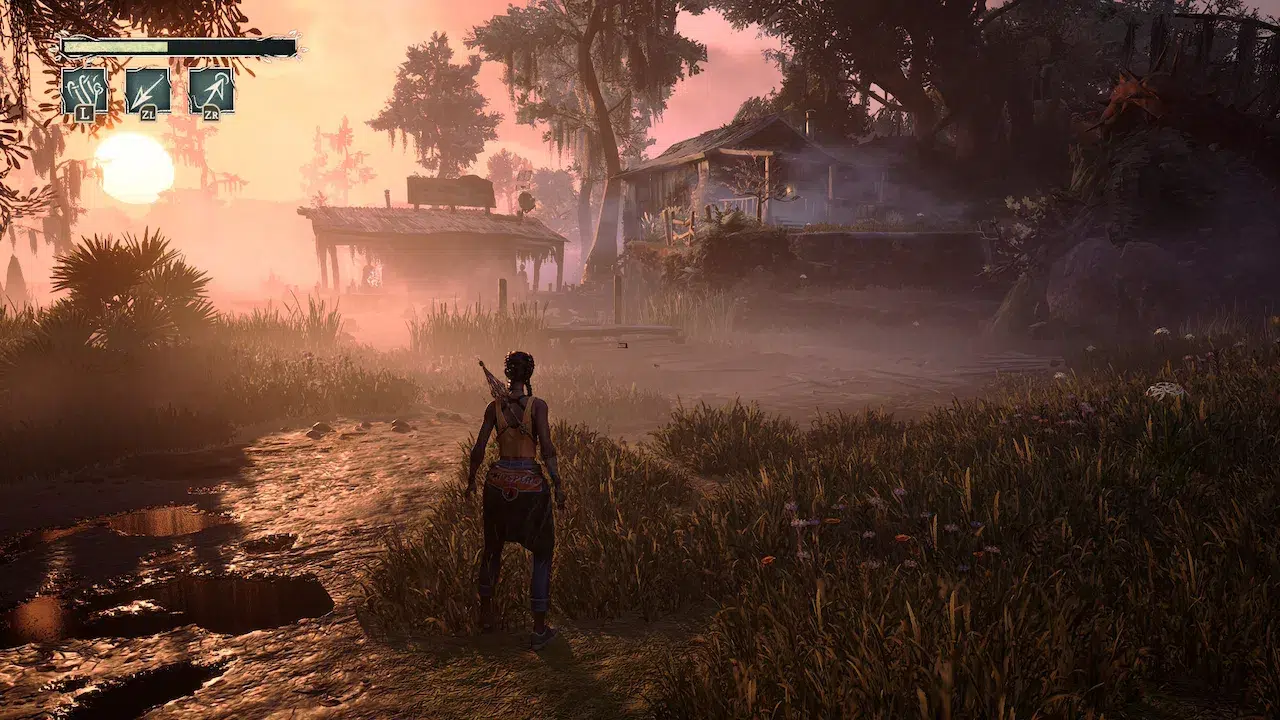The image size is (1280, 720).
Task: Activate the hand-shaped ability icon
Action: point(84,91)
